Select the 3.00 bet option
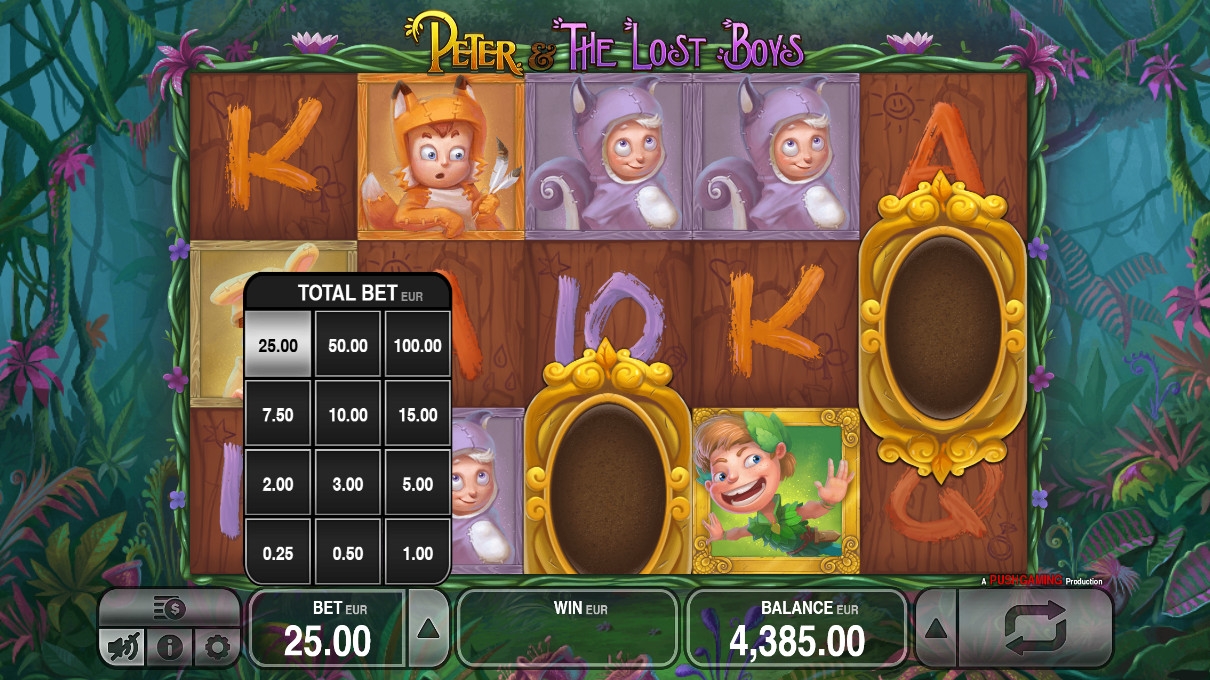This screenshot has width=1210, height=680. (348, 484)
